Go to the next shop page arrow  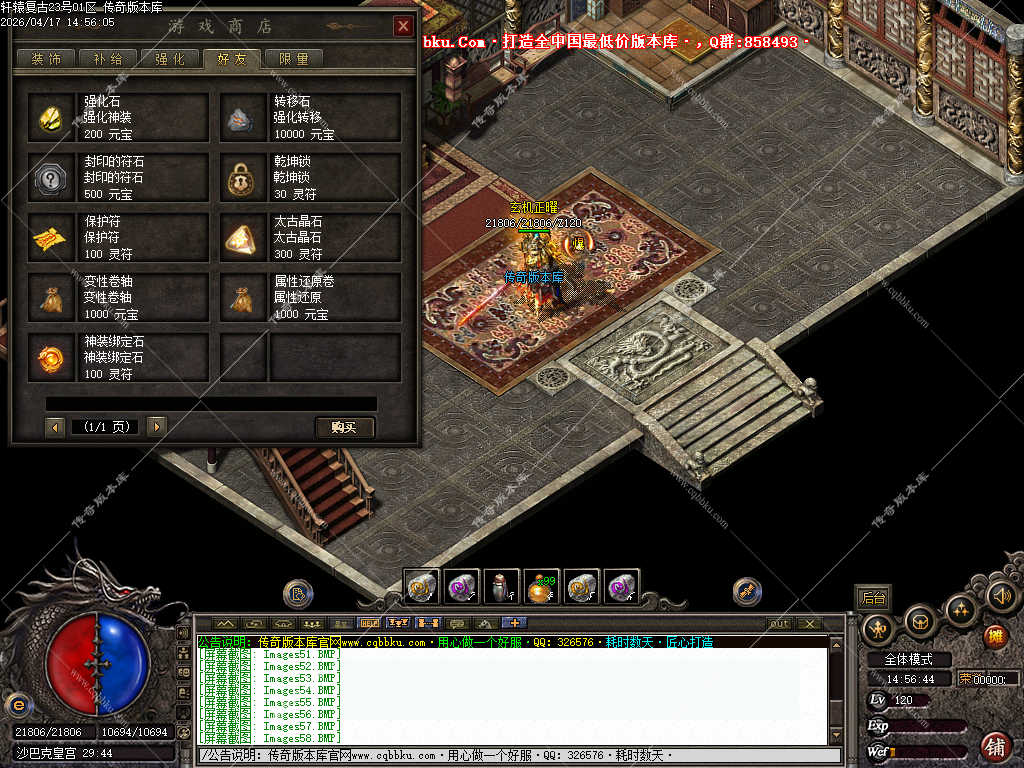[x=156, y=427]
